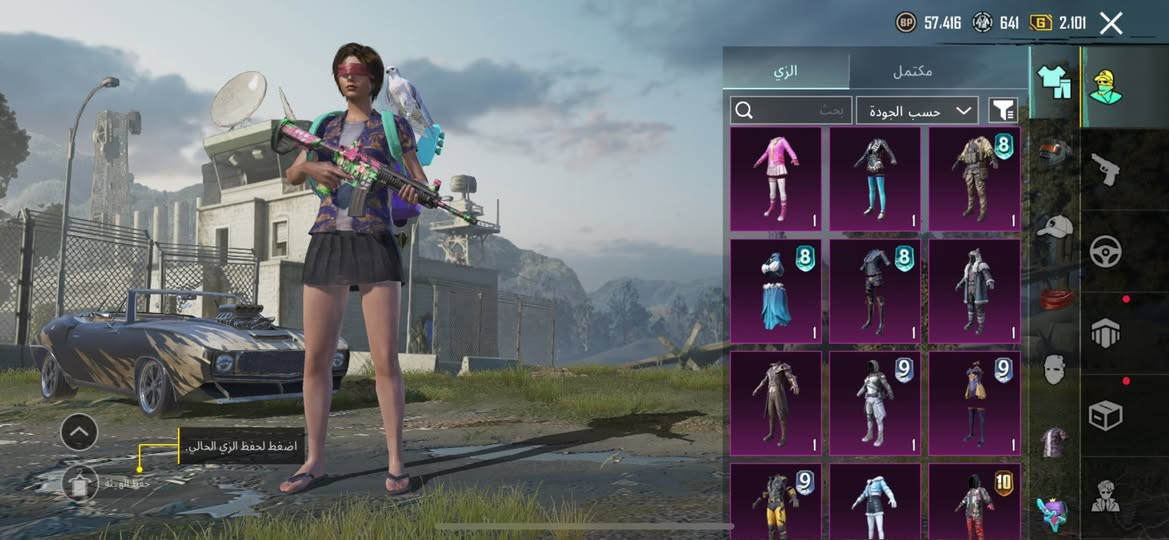This screenshot has height=540, width=1169.
Task: Choose the blue dress outfit
Action: point(775,291)
